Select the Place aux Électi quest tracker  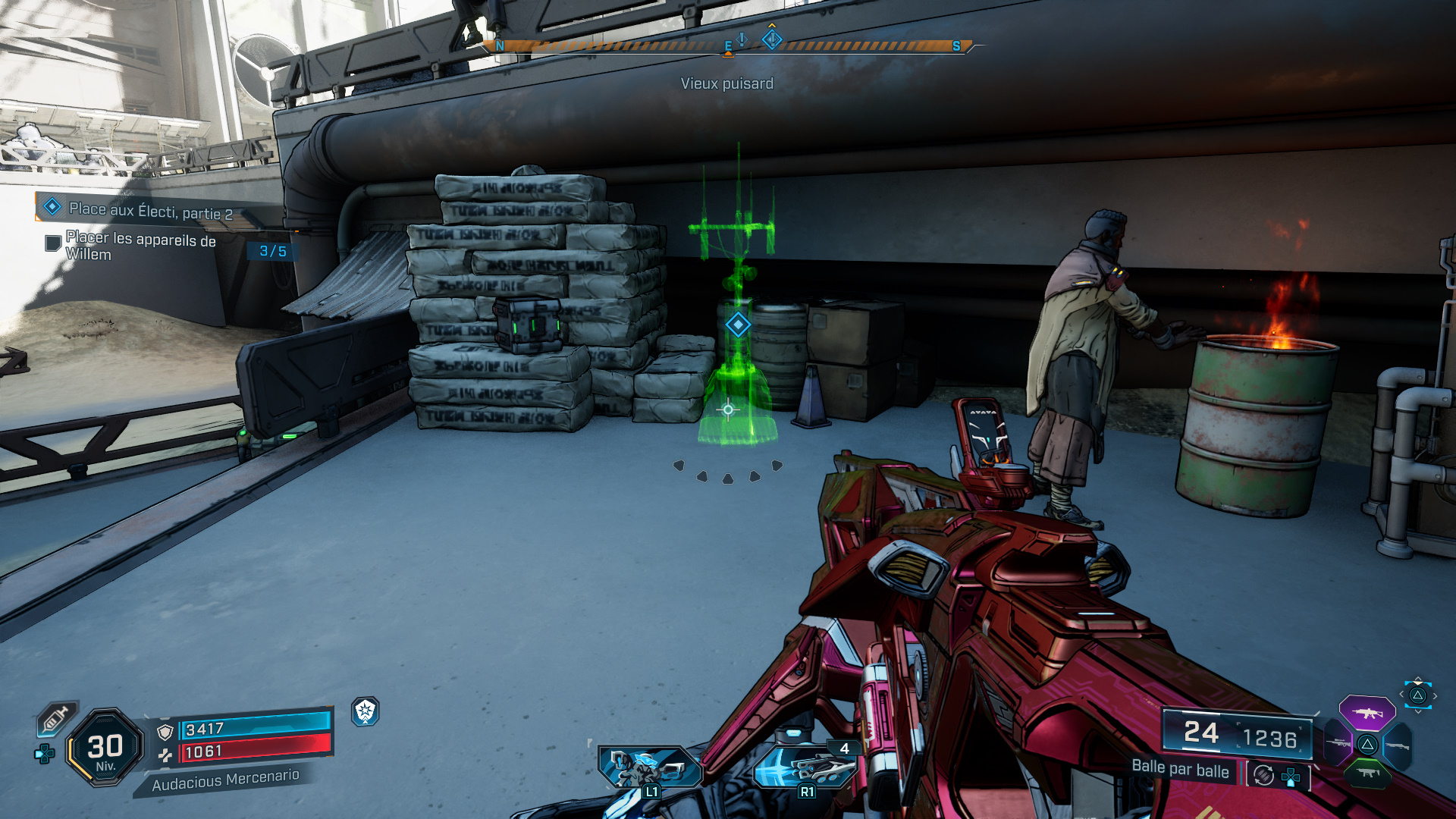click(150, 209)
